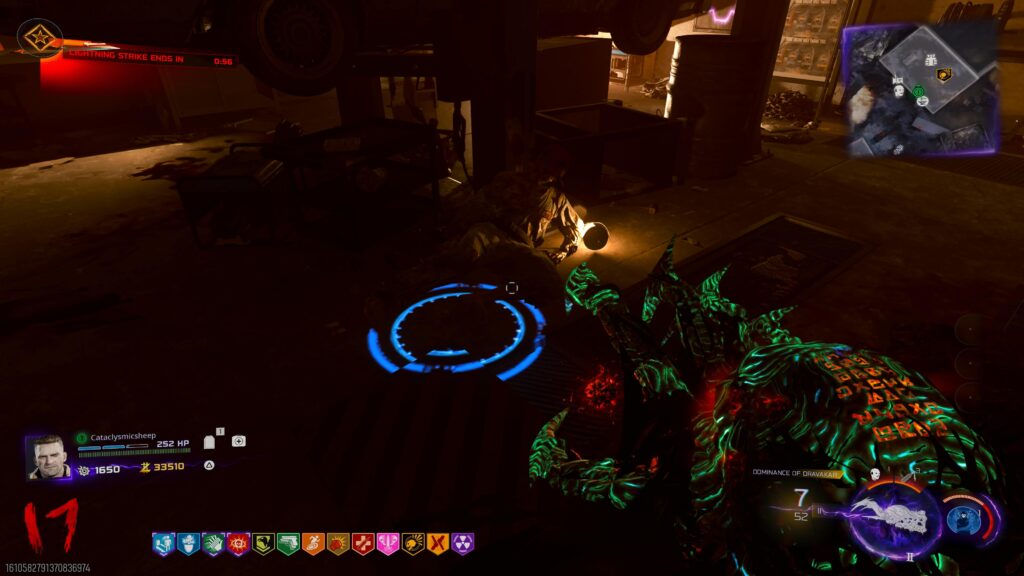Click the pink perk icon
This screenshot has width=1024, height=576.
point(388,544)
